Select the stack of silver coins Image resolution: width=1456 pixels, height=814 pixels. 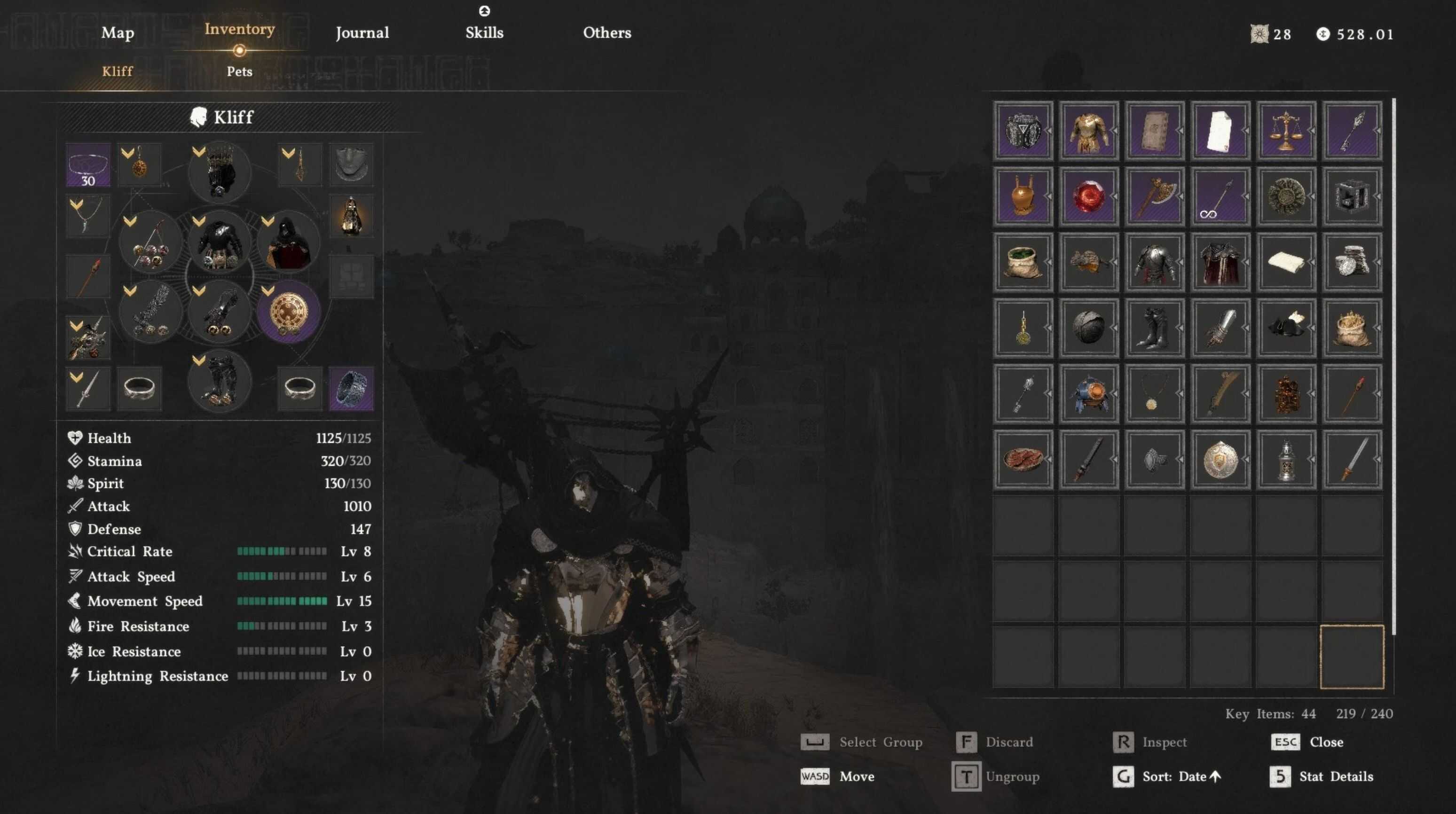point(1352,262)
